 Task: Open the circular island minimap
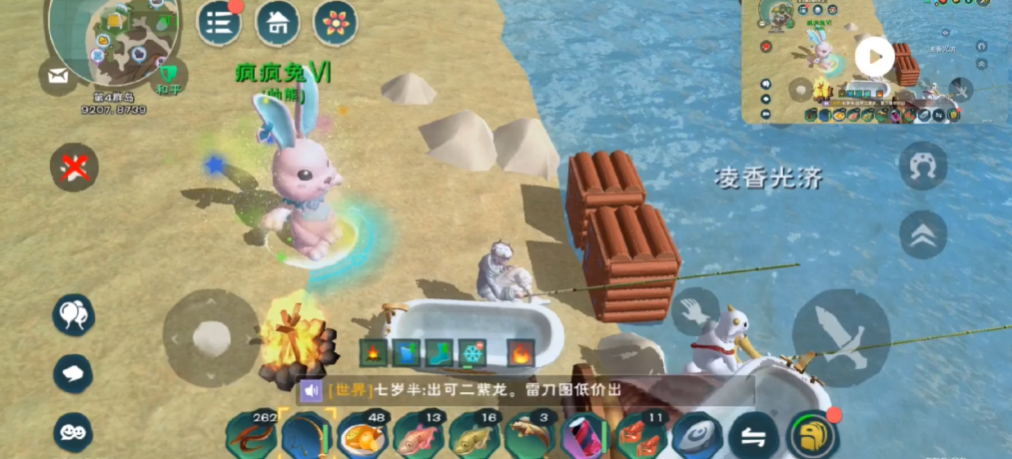[x=113, y=38]
